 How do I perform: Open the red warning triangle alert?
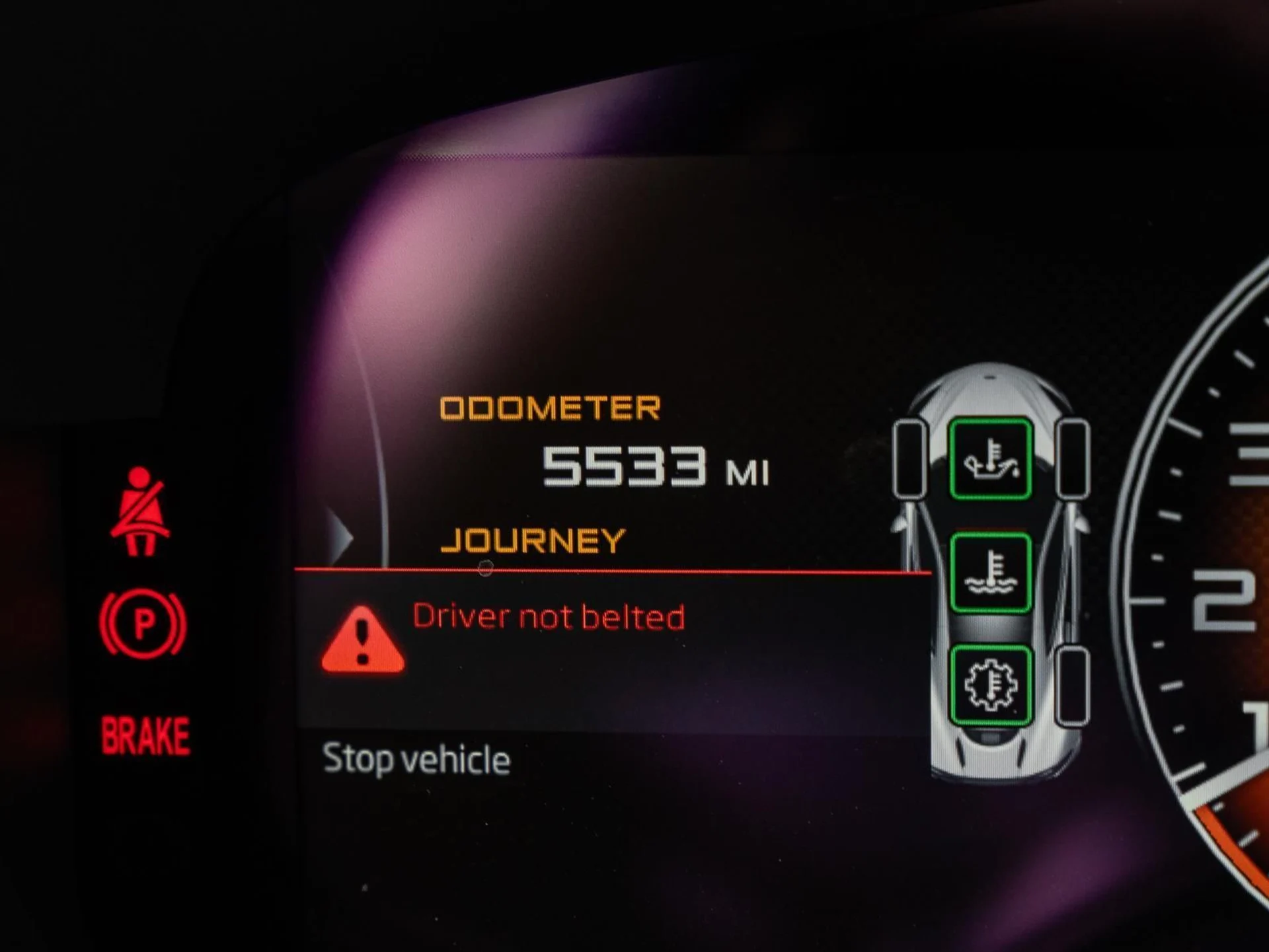point(362,641)
